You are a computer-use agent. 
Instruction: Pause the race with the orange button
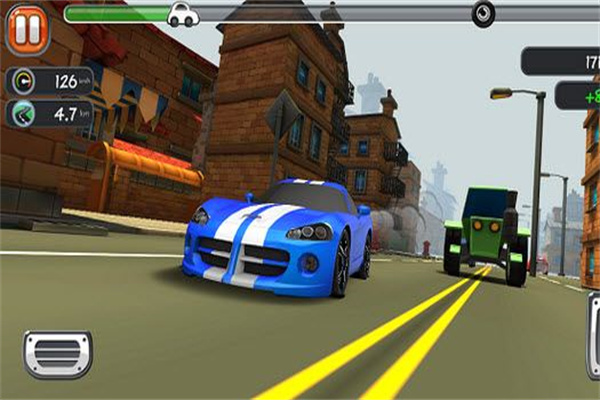(27, 30)
